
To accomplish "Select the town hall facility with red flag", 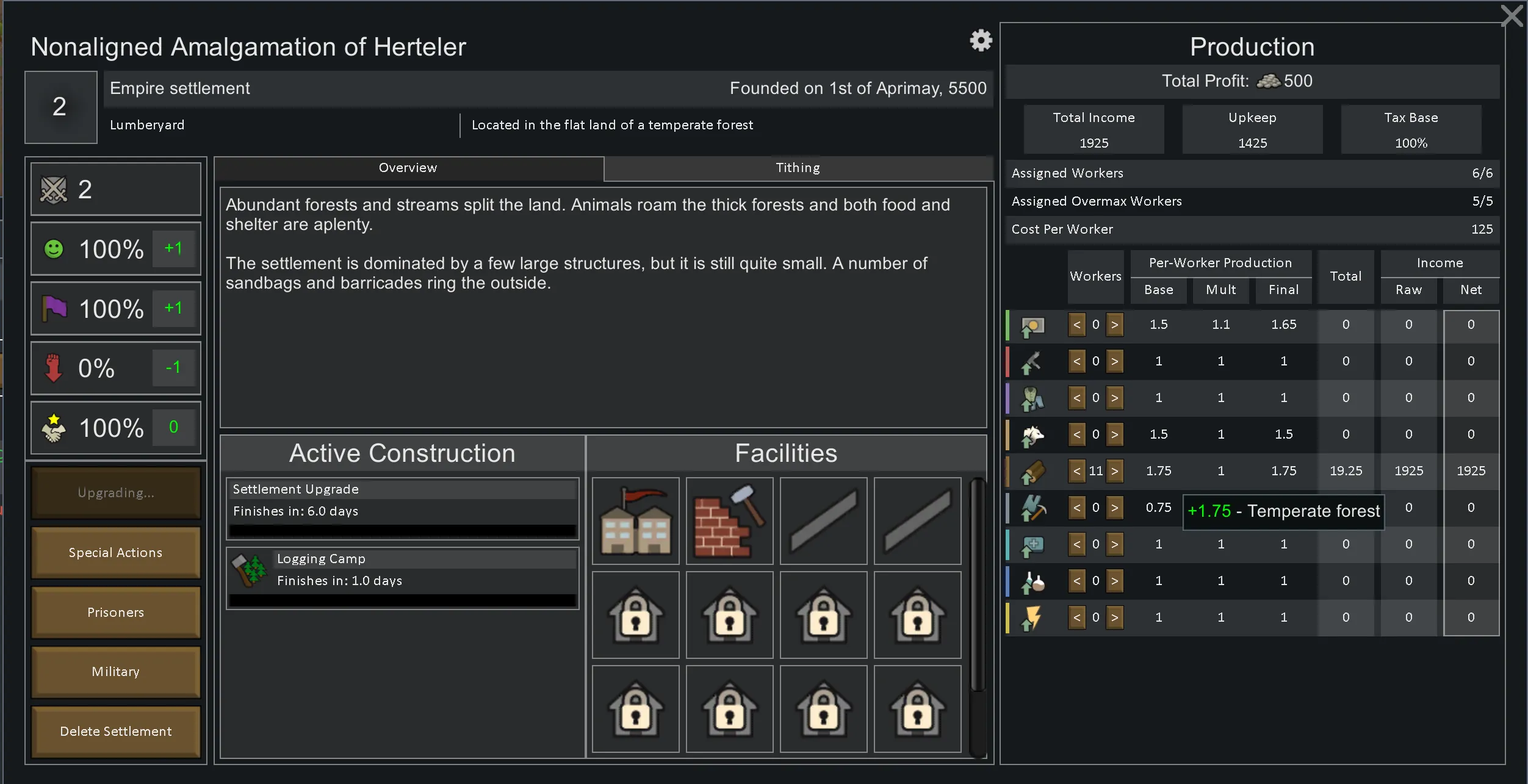I will click(635, 520).
